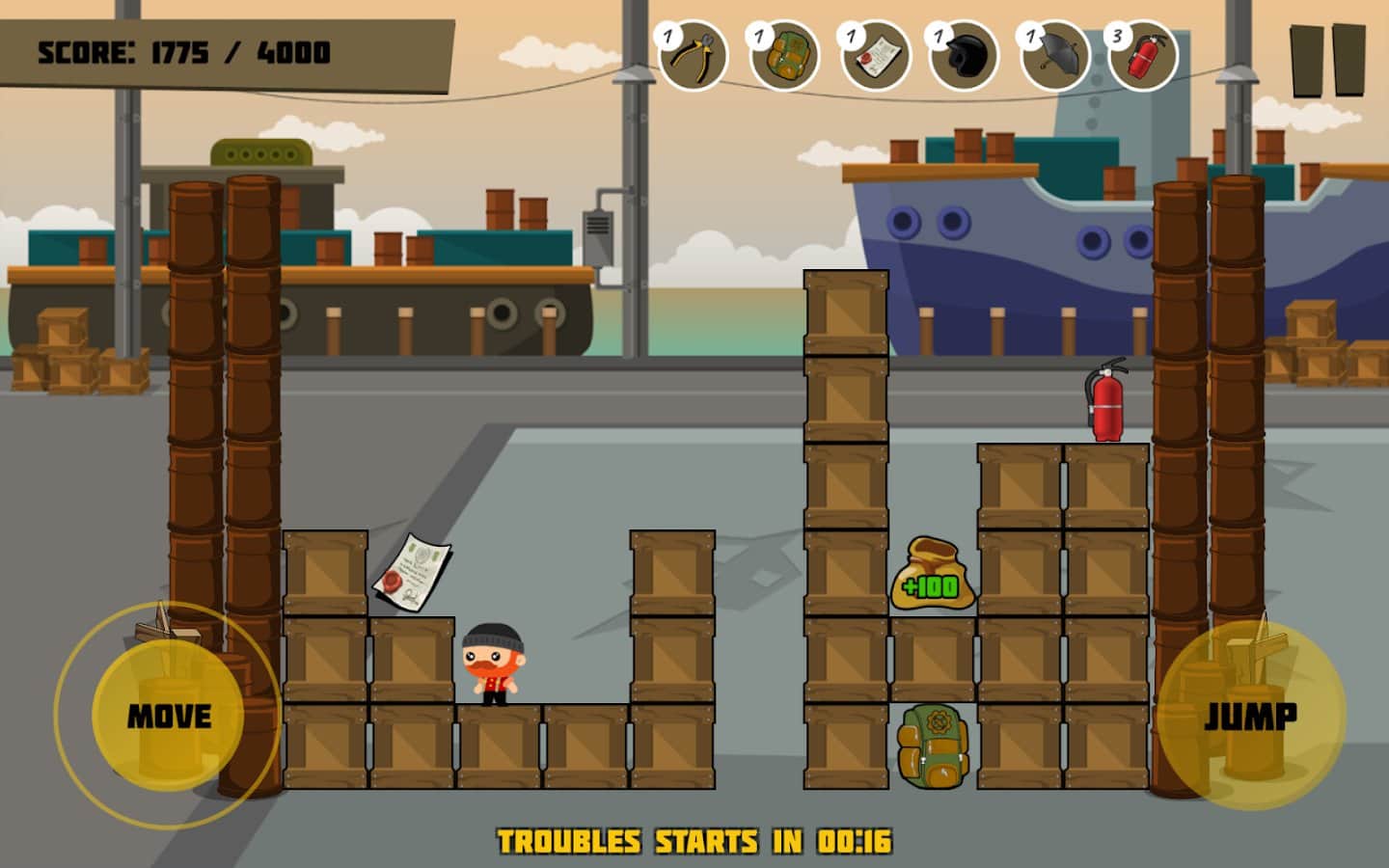This screenshot has height=868, width=1389.
Task: Pause the game
Action: coord(1327,60)
